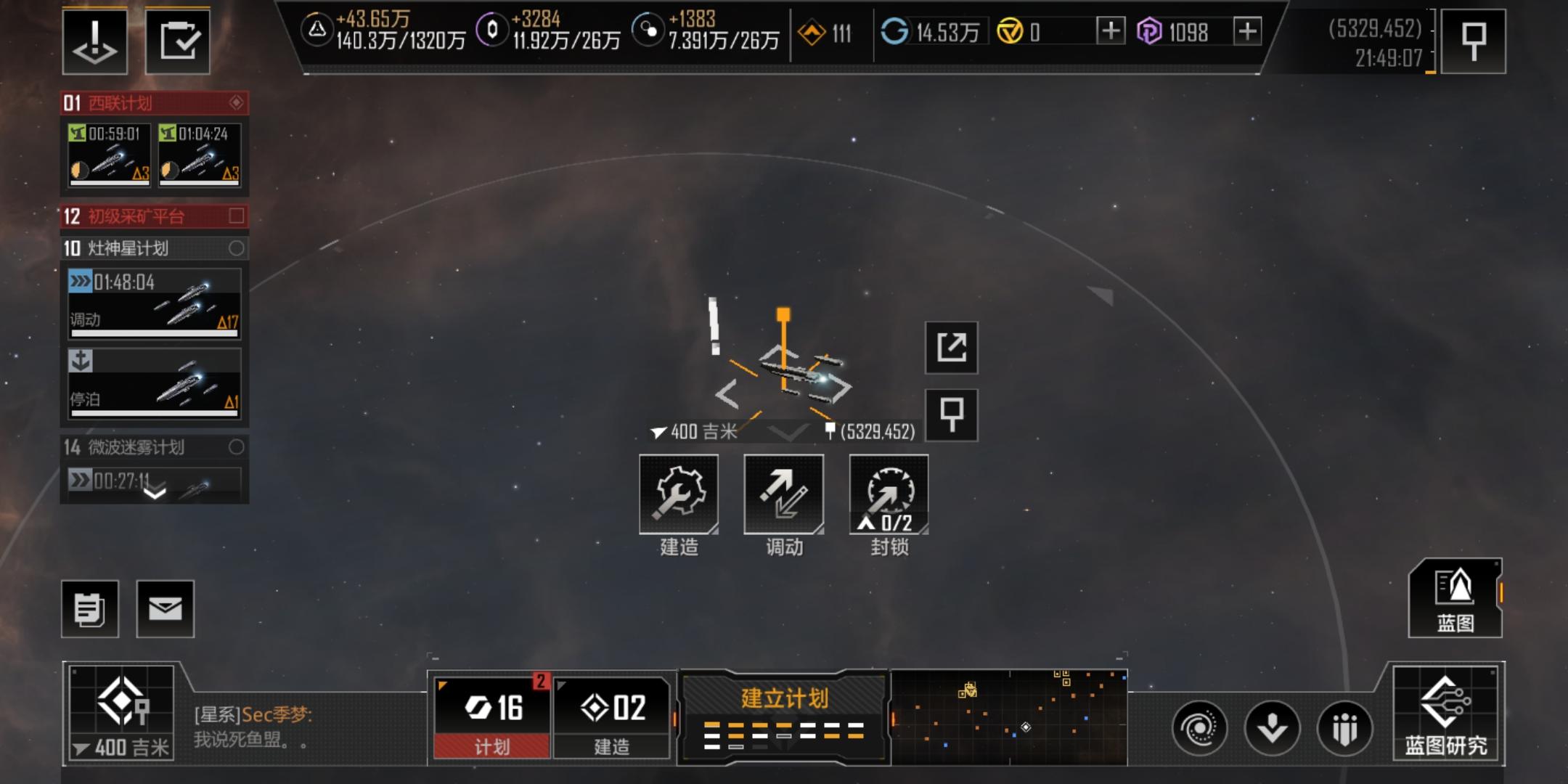Open the checklist tasks icon

pyautogui.click(x=178, y=41)
